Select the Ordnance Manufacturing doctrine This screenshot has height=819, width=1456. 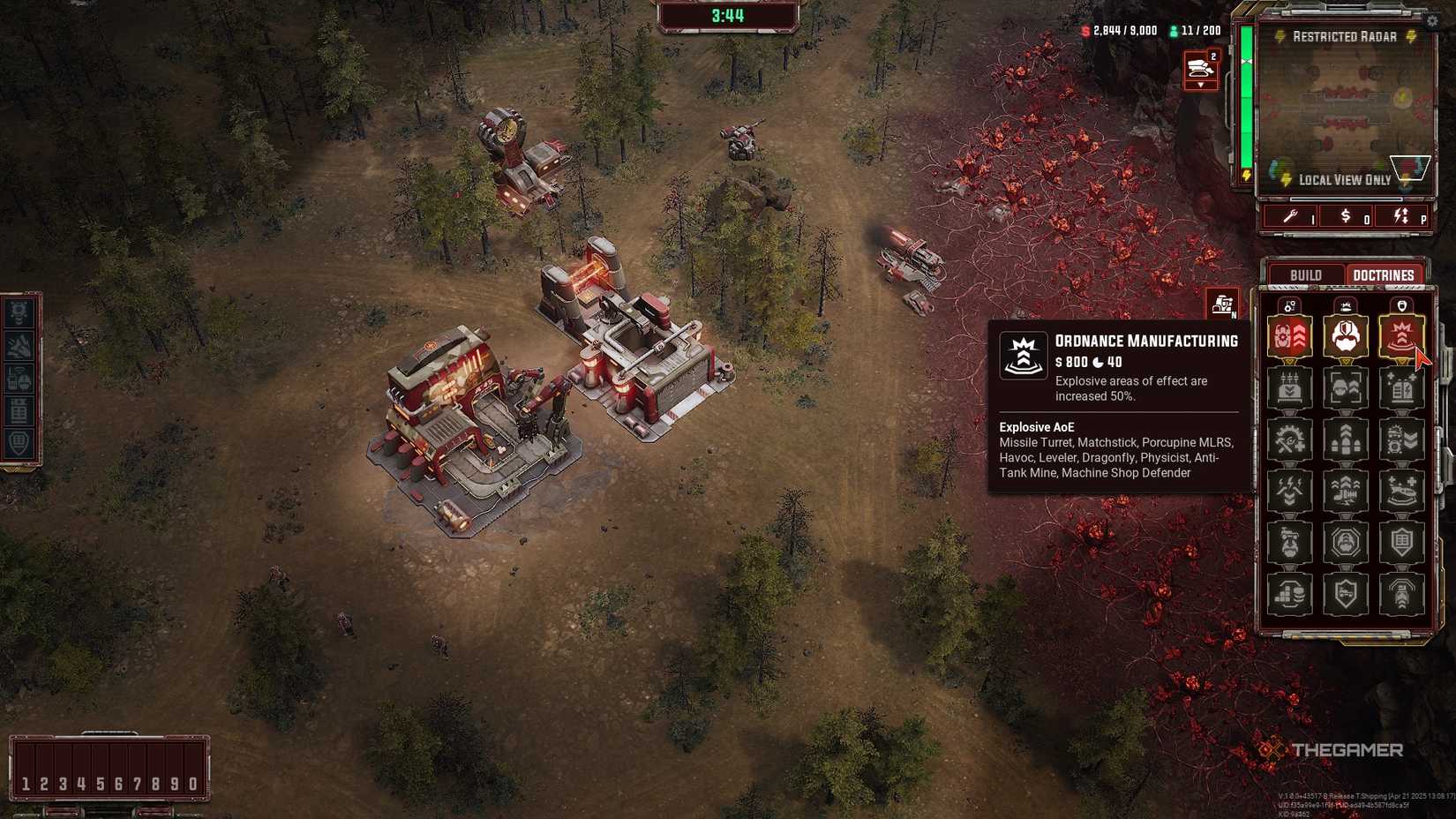pyautogui.click(x=1401, y=335)
